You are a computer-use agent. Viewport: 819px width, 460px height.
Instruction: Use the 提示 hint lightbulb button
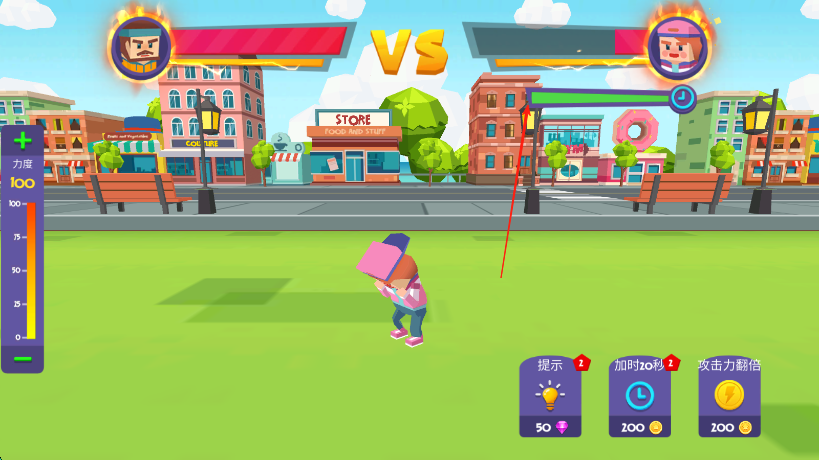pos(549,397)
